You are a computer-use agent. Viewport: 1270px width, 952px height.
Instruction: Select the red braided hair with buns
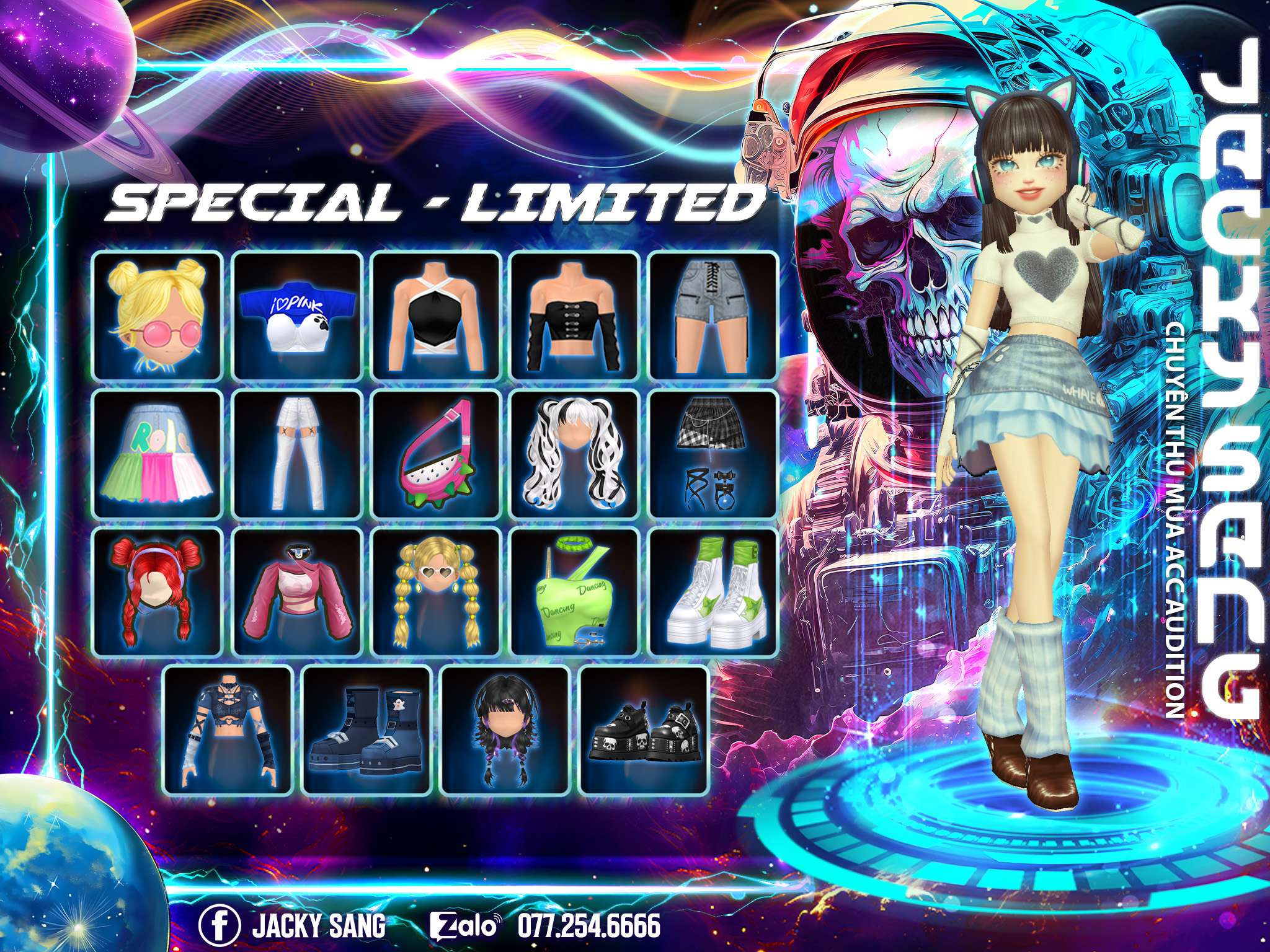pyautogui.click(x=158, y=592)
